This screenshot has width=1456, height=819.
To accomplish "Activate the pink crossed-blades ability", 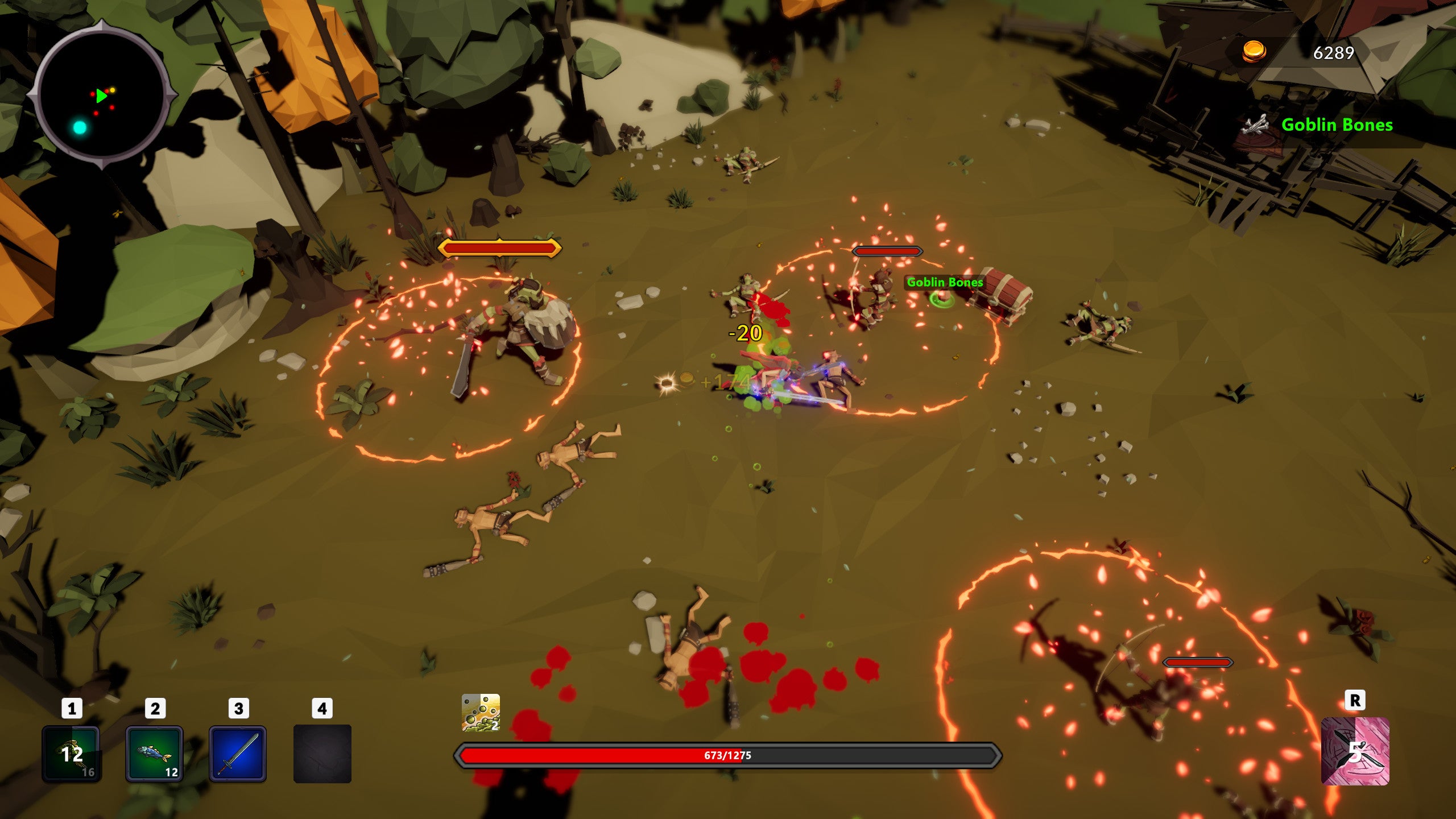I will (1355, 751).
